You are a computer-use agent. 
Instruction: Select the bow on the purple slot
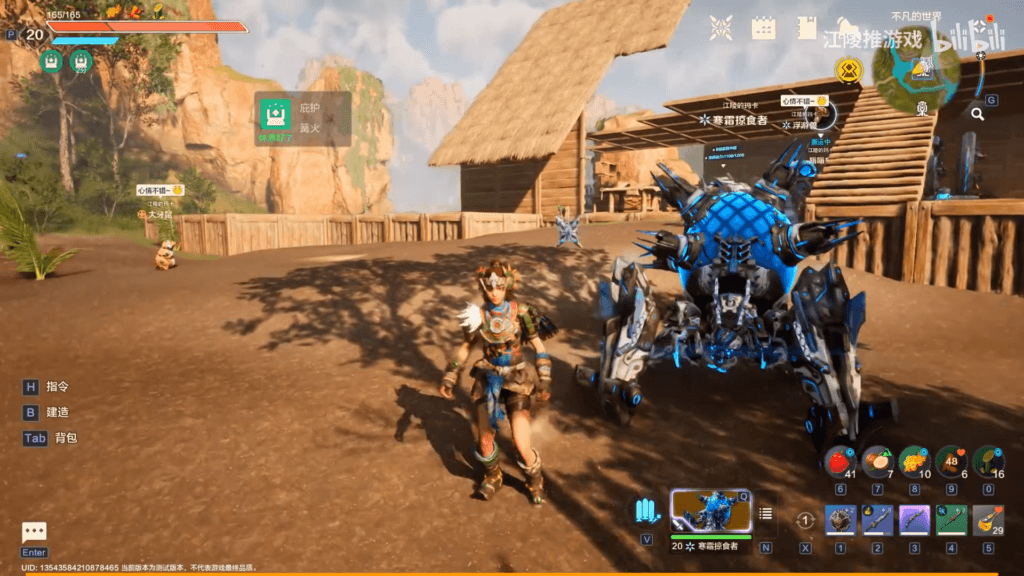click(914, 520)
